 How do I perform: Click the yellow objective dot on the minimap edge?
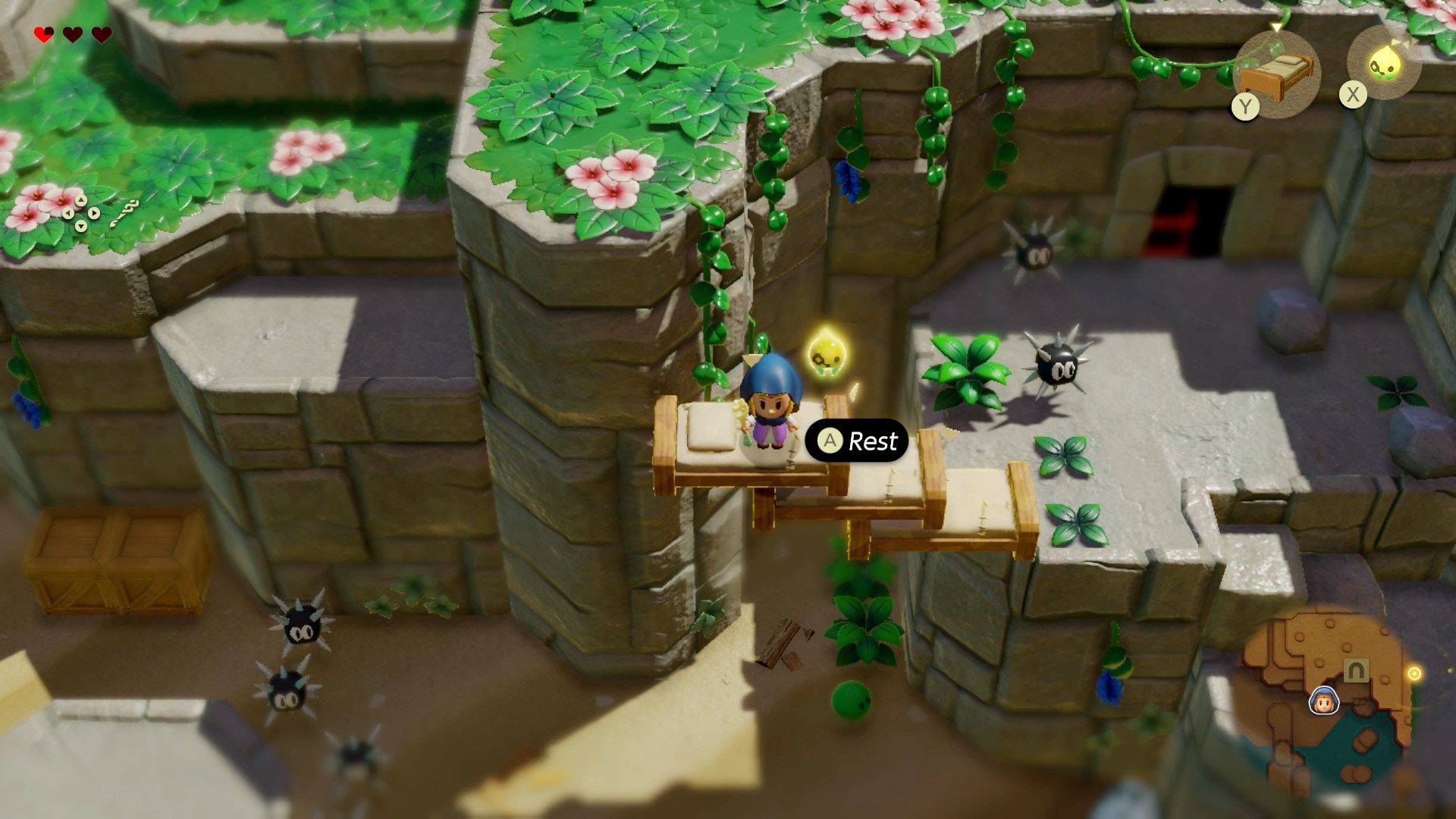[x=1415, y=673]
